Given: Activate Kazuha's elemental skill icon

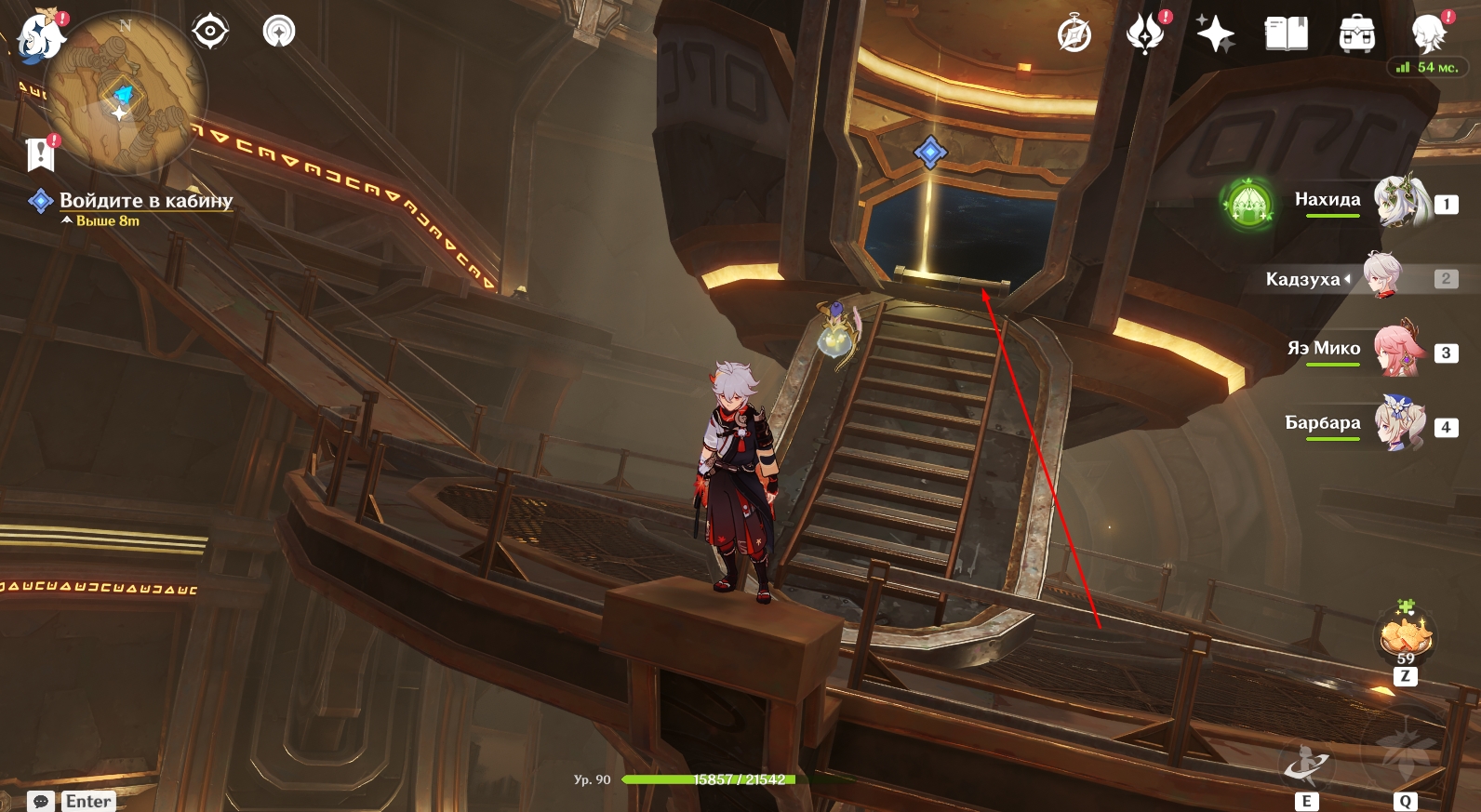Looking at the screenshot, I should [1307, 765].
